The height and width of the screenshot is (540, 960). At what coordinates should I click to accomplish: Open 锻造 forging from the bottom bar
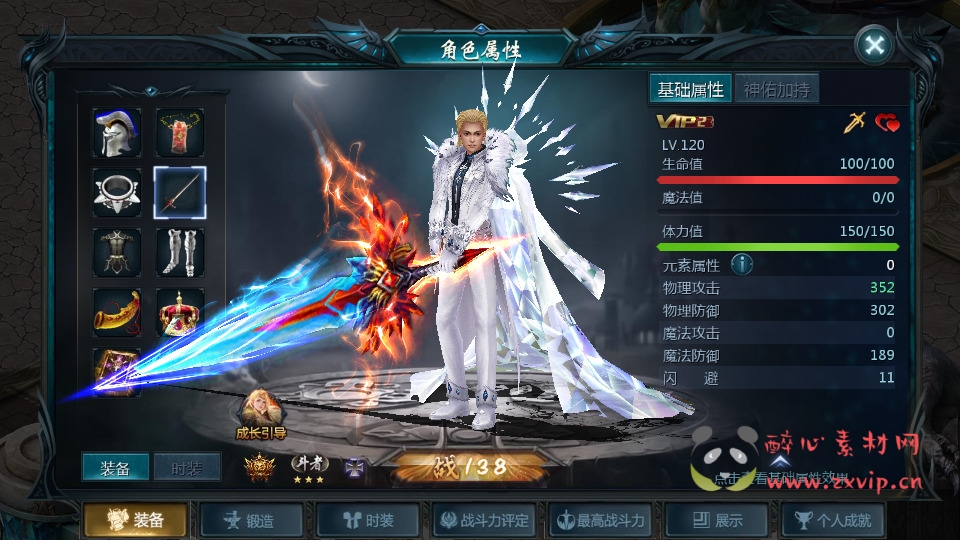click(254, 520)
